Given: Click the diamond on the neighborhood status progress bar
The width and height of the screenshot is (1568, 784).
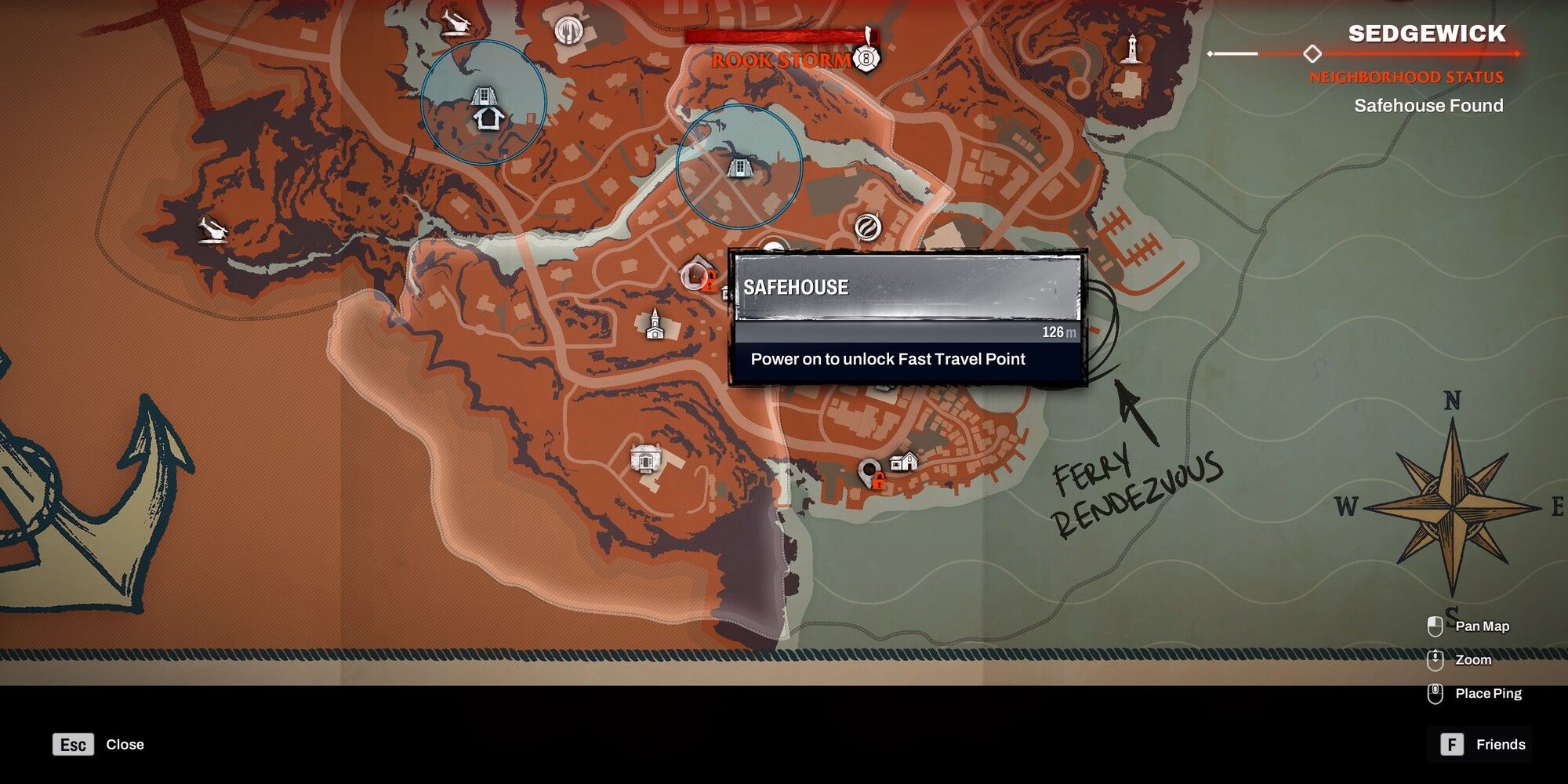Looking at the screenshot, I should (x=1312, y=53).
